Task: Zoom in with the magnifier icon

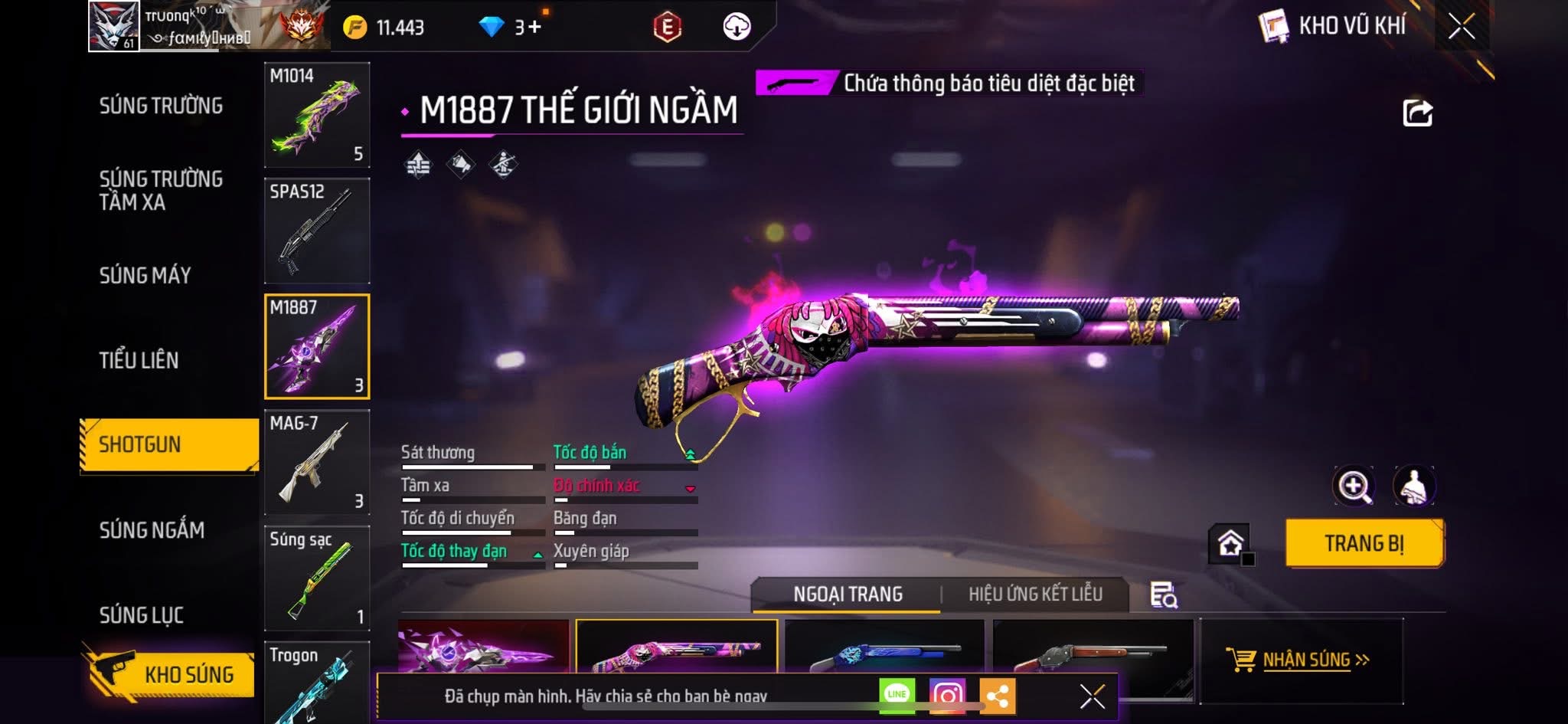Action: pyautogui.click(x=1354, y=486)
